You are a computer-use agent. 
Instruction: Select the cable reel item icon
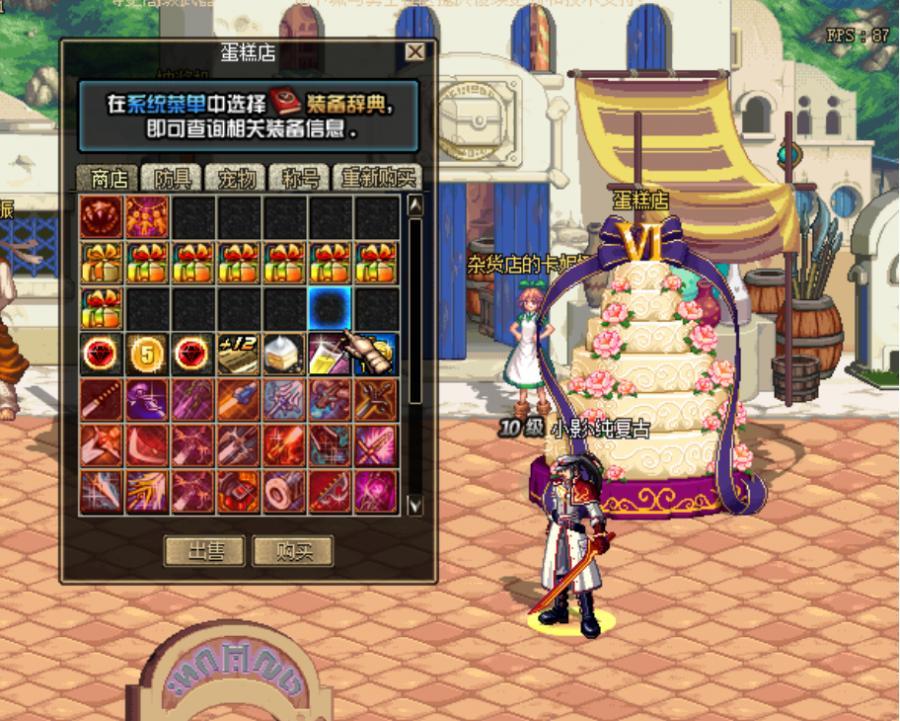coord(285,492)
